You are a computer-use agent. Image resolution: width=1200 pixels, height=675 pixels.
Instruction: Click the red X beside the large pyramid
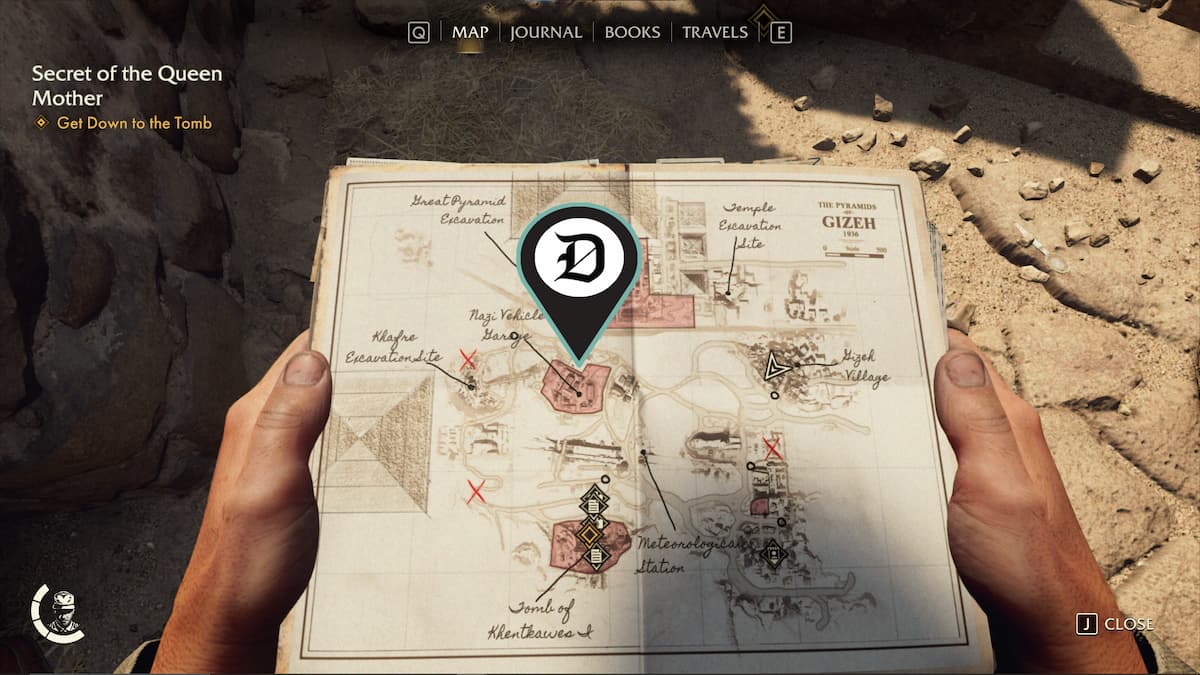click(x=476, y=490)
